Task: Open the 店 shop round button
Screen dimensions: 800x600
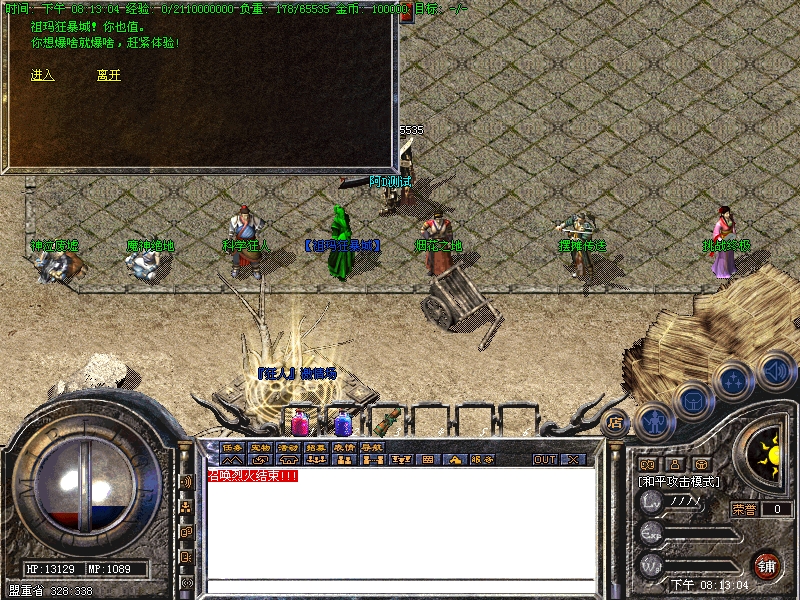Action: 616,422
